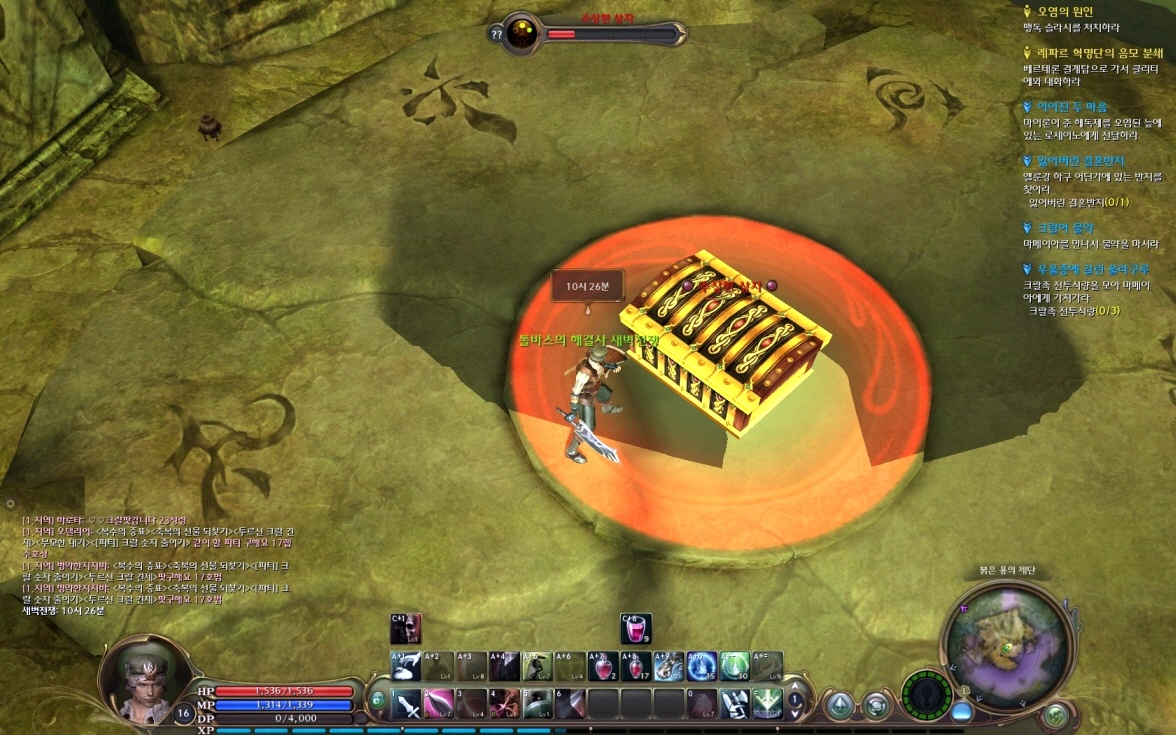Open the 레파르 혁명단의 음모 분쇄 quest

point(1092,52)
